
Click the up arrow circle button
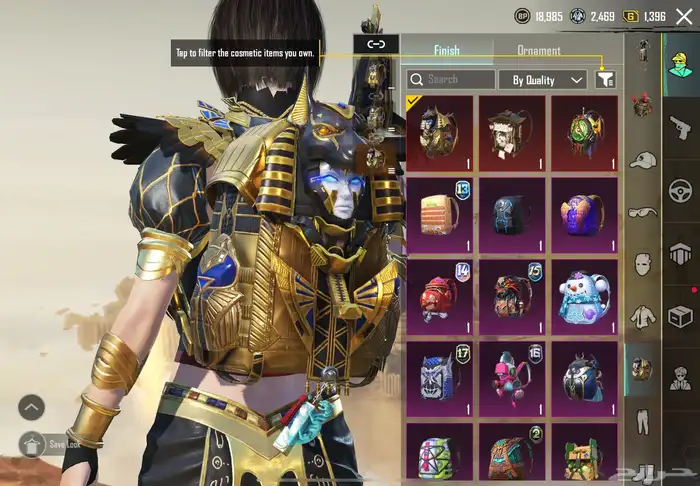[x=31, y=406]
